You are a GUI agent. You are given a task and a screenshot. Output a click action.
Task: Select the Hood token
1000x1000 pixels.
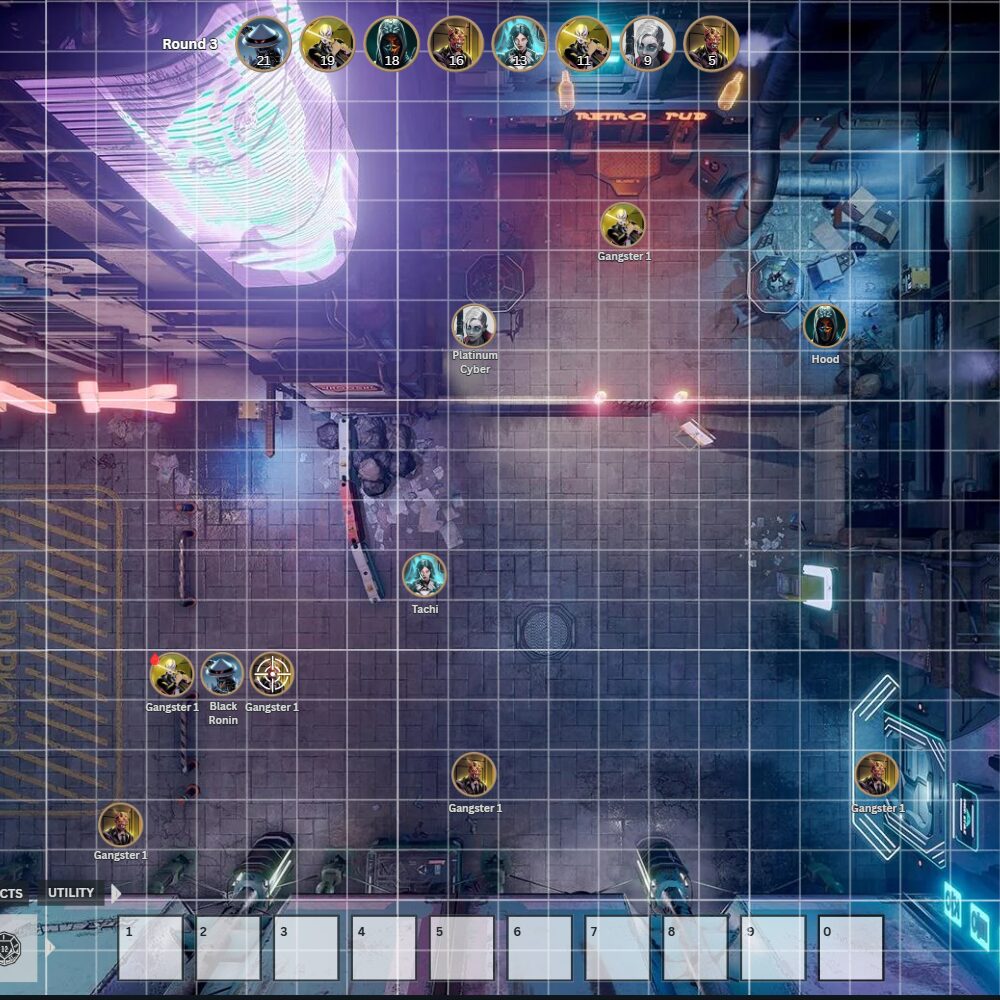pos(825,326)
